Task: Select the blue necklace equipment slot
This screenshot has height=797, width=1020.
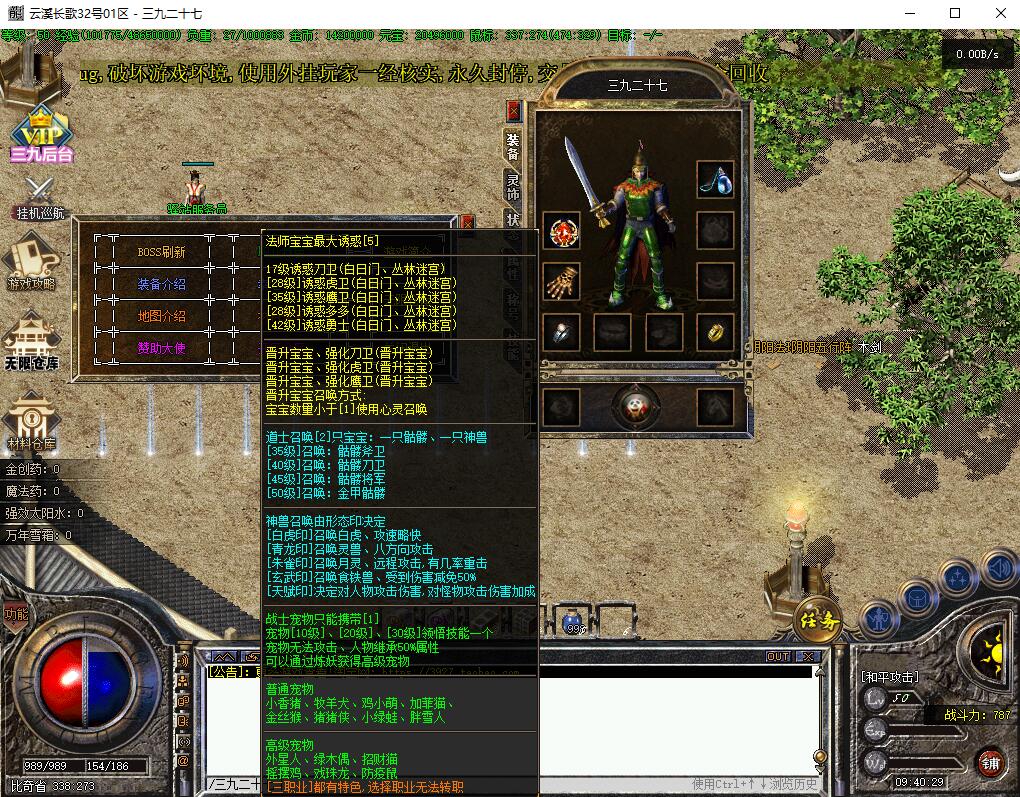Action: pyautogui.click(x=715, y=180)
